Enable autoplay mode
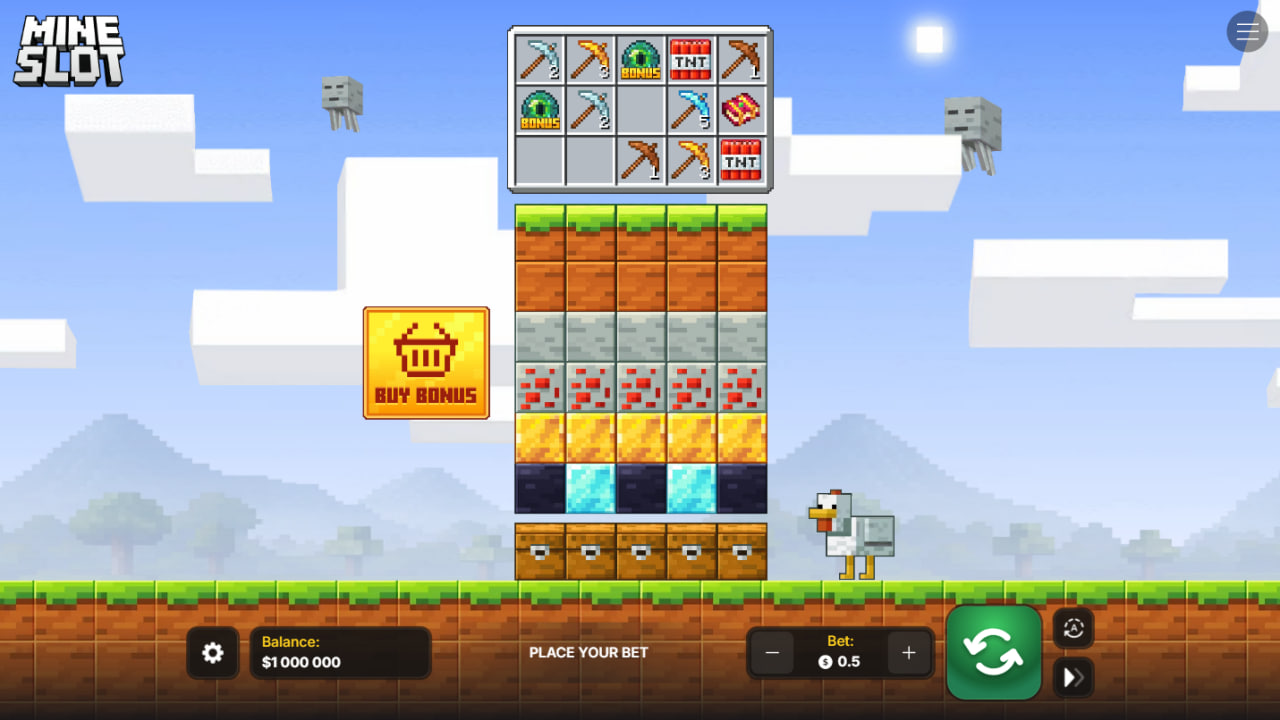The height and width of the screenshot is (720, 1280). point(1073,629)
